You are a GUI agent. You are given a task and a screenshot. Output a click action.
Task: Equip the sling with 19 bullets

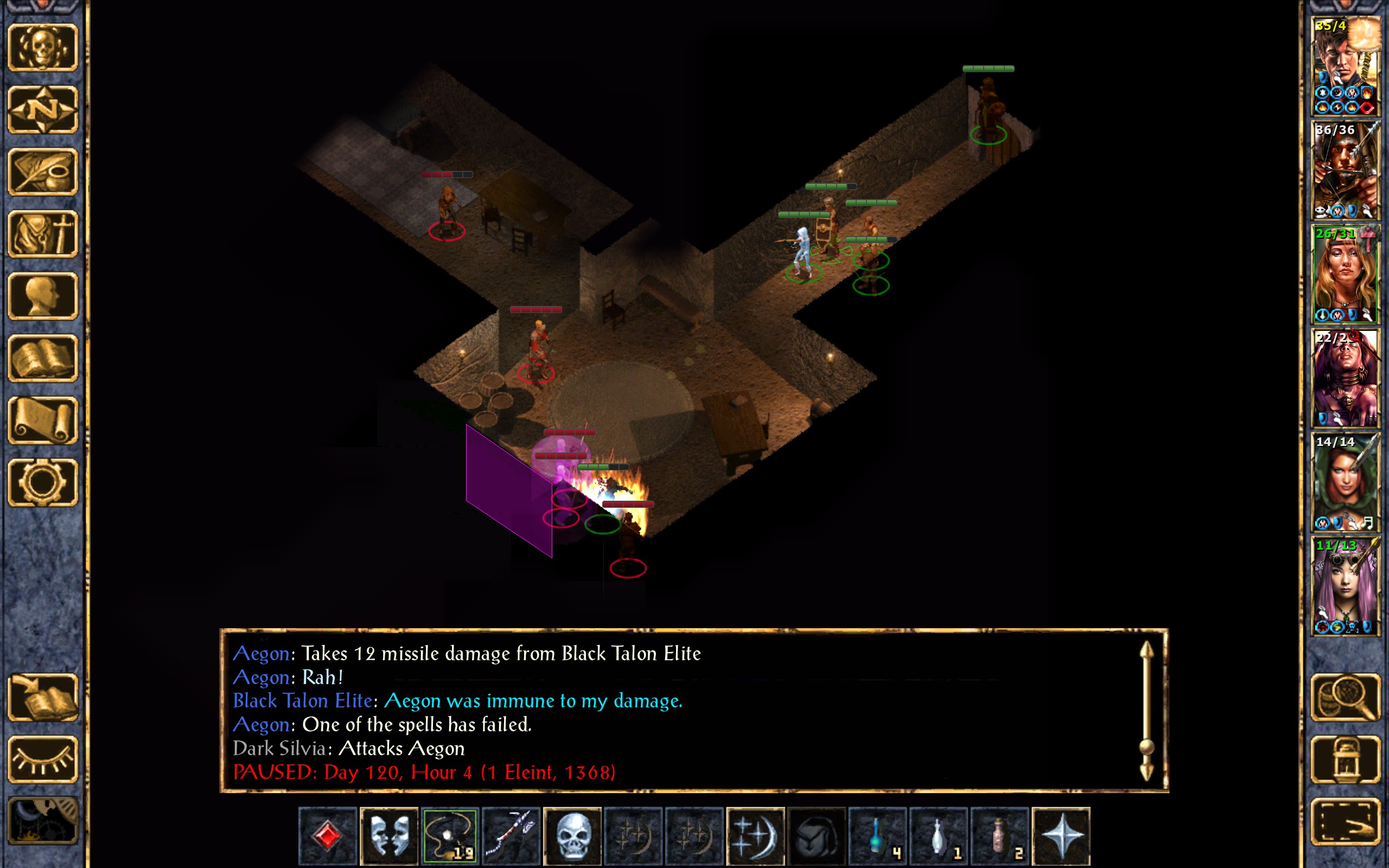point(450,835)
